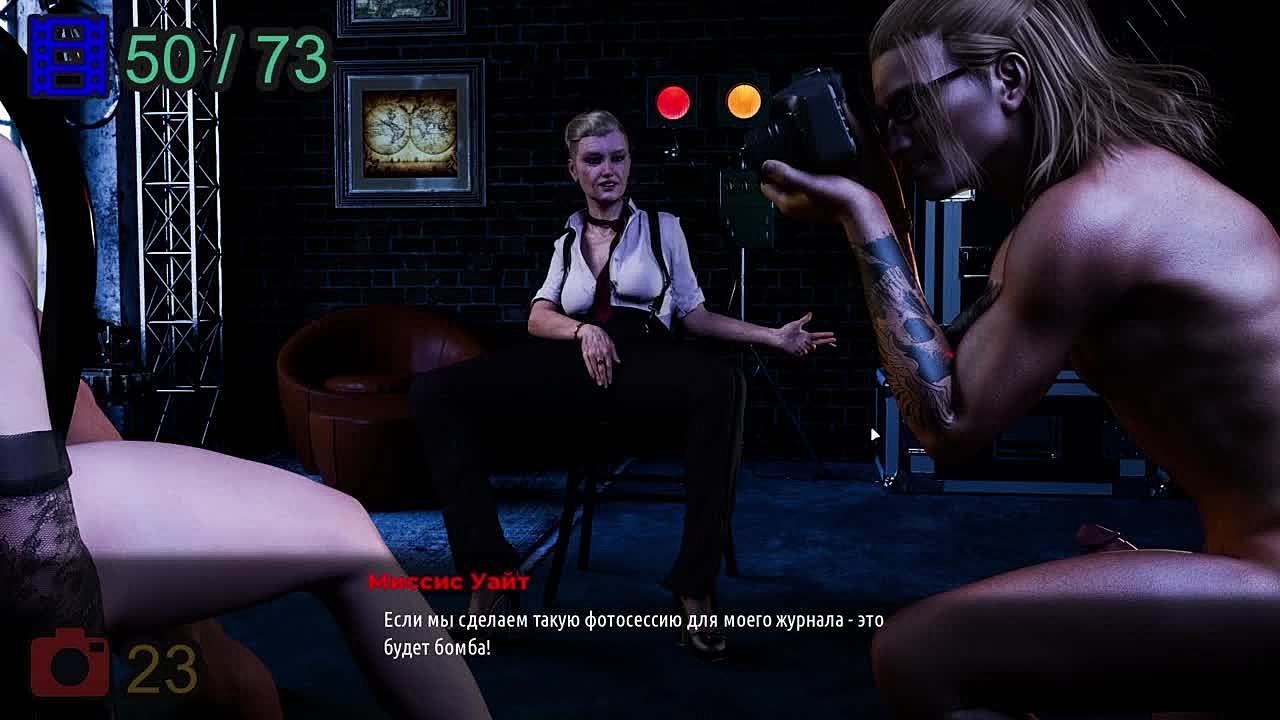Screen dimensions: 1280x720
Task: Click the red camera photo icon
Action: 69,663
